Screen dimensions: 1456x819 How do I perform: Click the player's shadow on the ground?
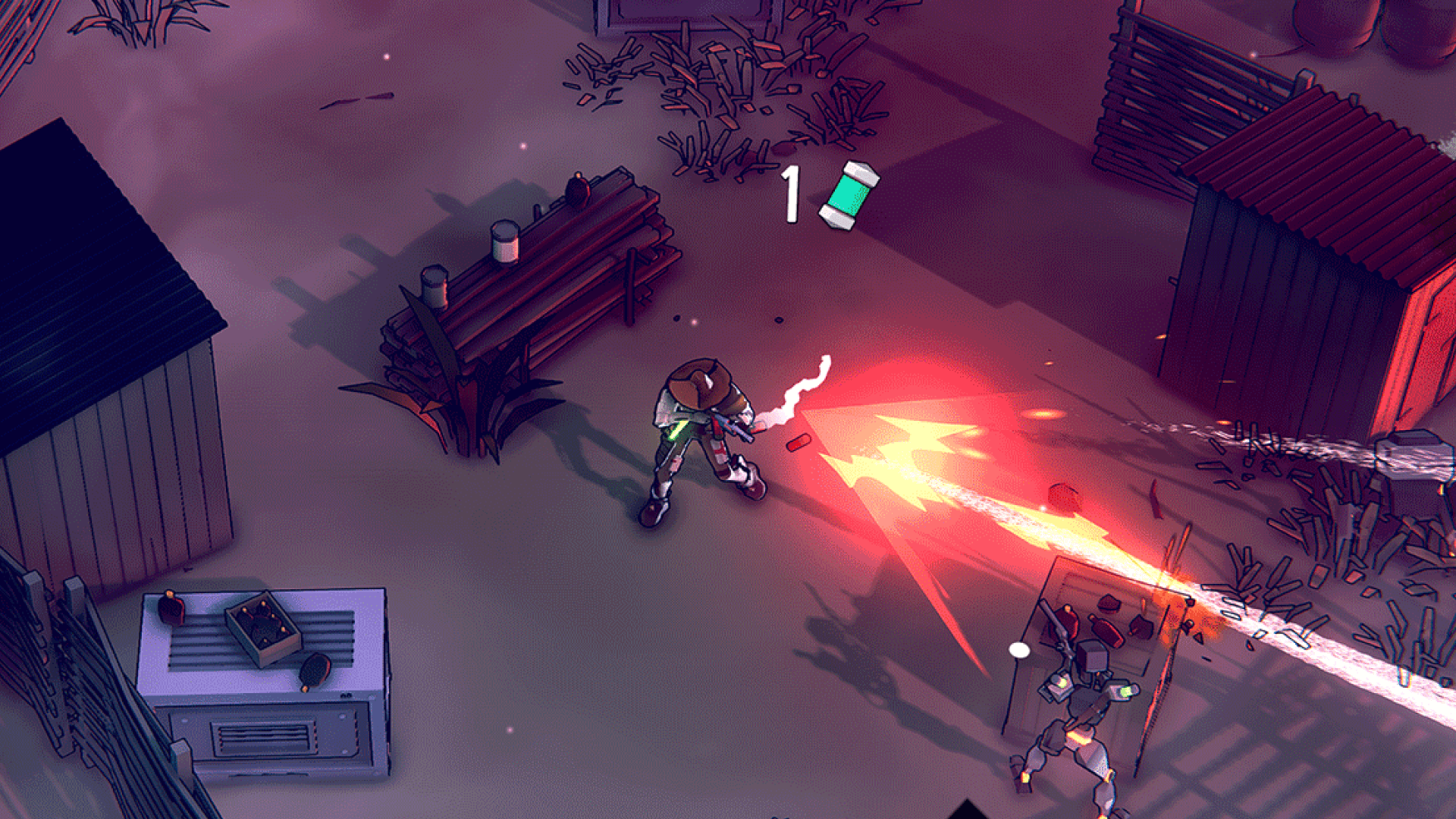click(x=599, y=470)
